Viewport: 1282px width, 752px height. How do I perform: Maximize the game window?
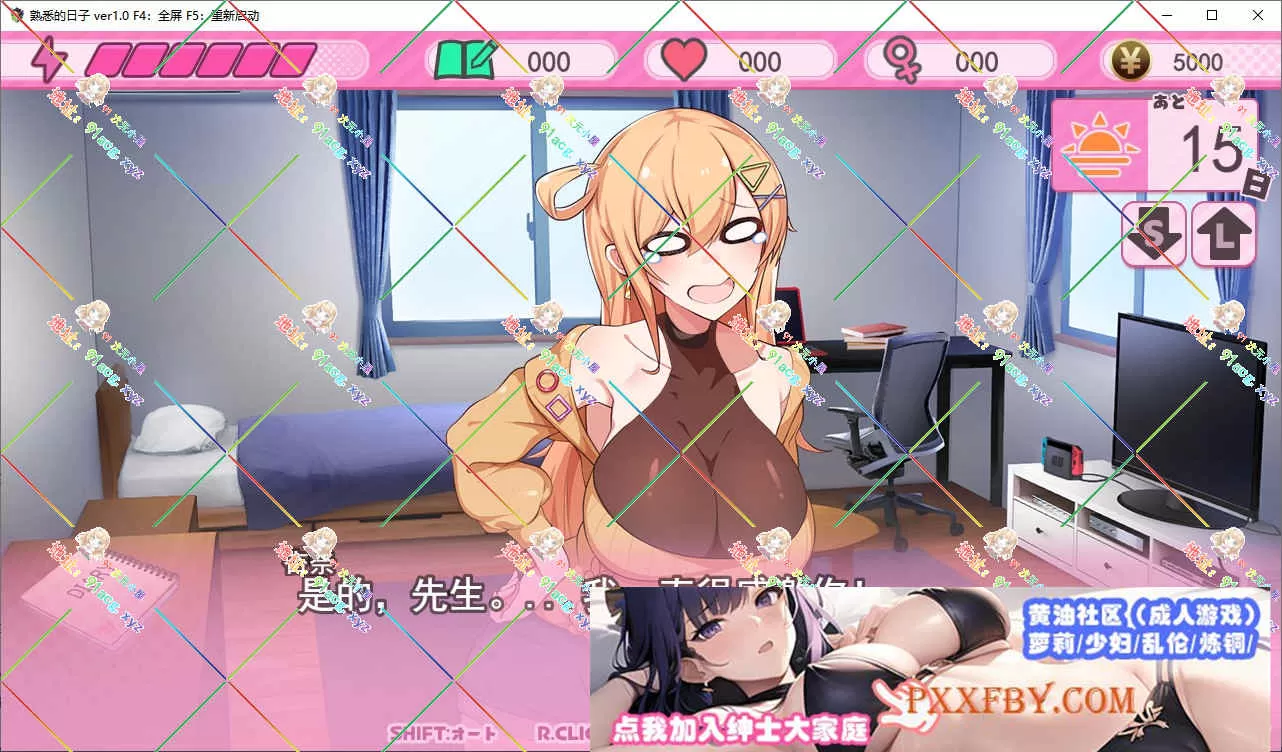tap(1212, 15)
